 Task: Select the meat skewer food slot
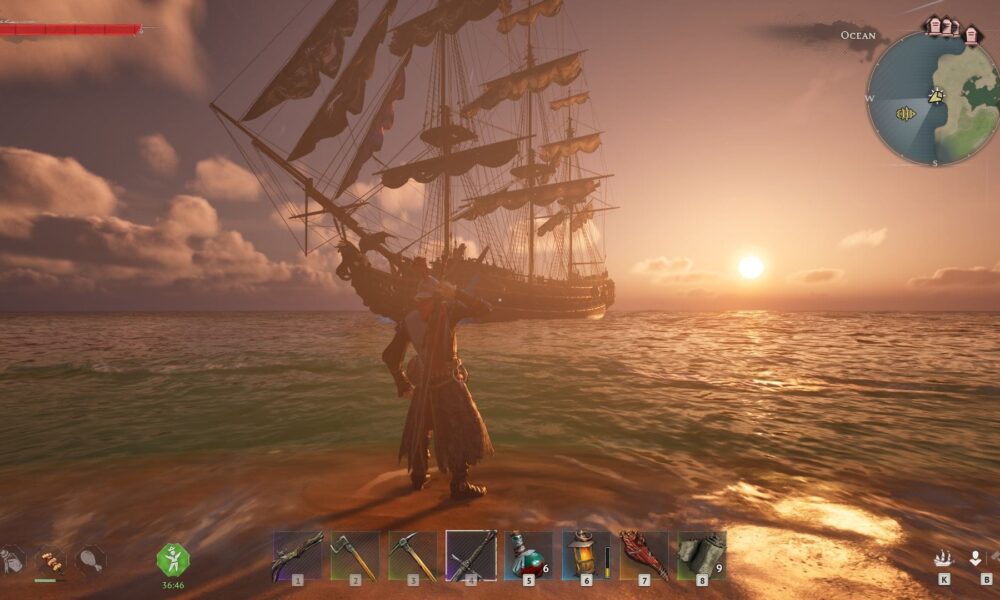49,560
